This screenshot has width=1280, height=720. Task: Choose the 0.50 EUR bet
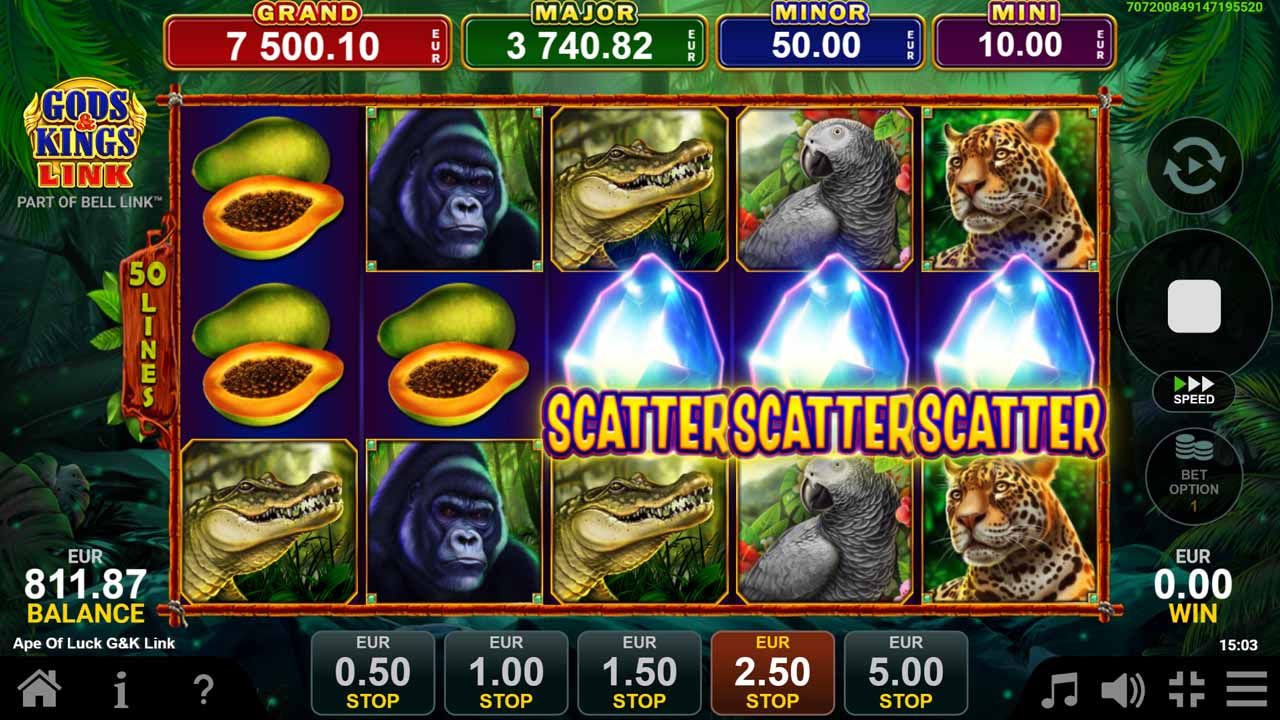tap(375, 671)
